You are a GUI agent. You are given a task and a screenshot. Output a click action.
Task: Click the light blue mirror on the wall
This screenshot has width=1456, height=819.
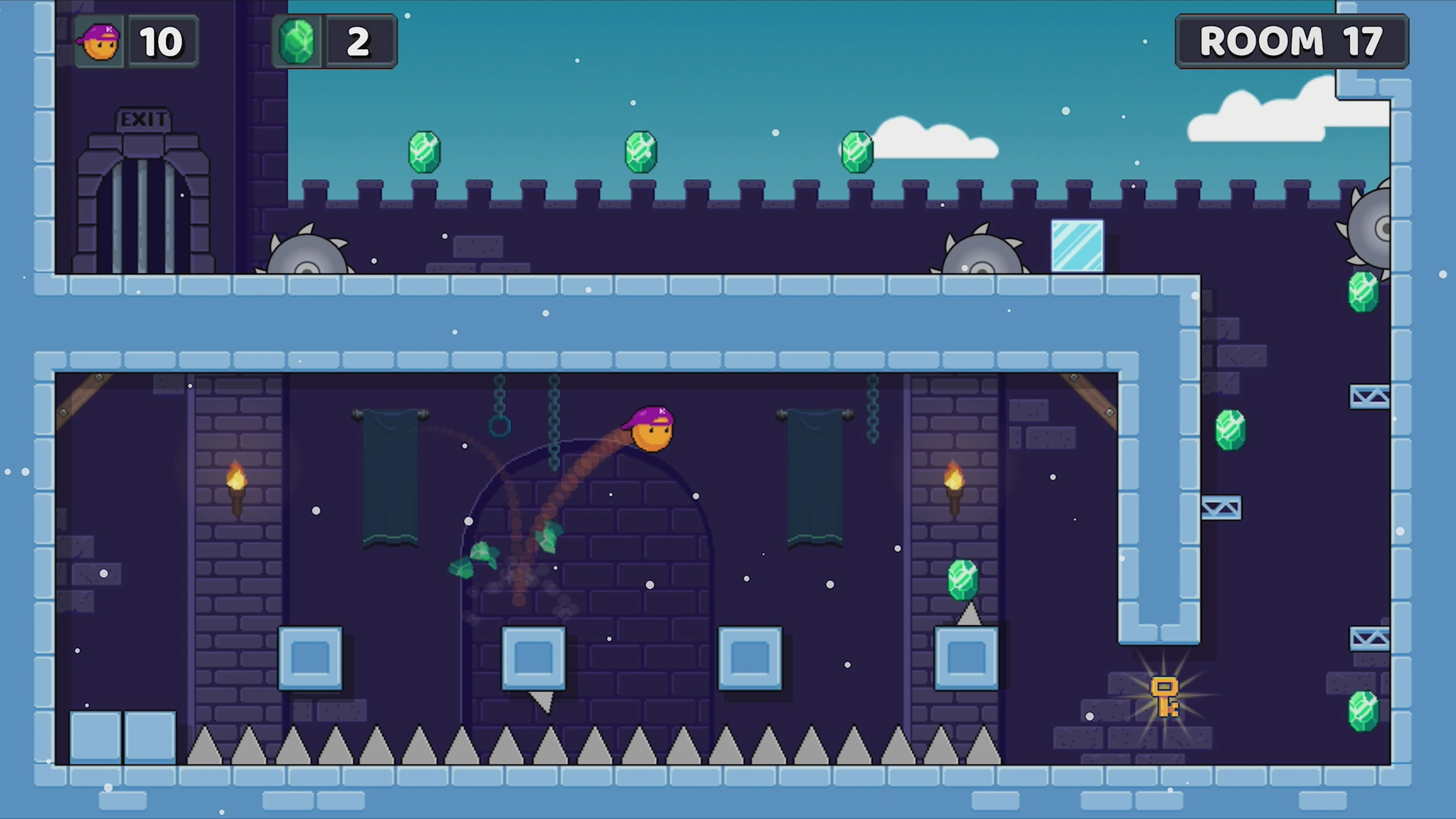(1077, 246)
